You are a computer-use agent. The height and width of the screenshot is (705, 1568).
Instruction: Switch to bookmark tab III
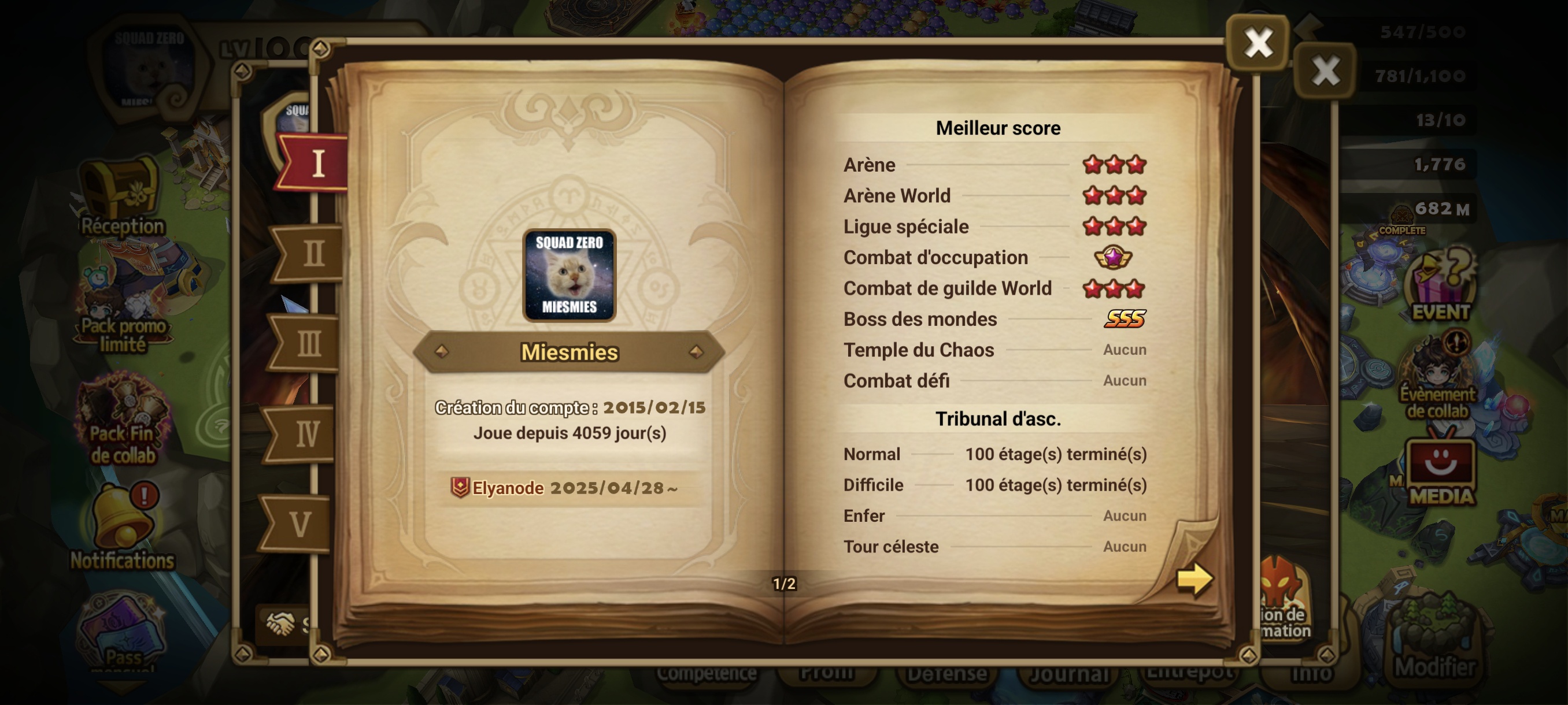308,344
